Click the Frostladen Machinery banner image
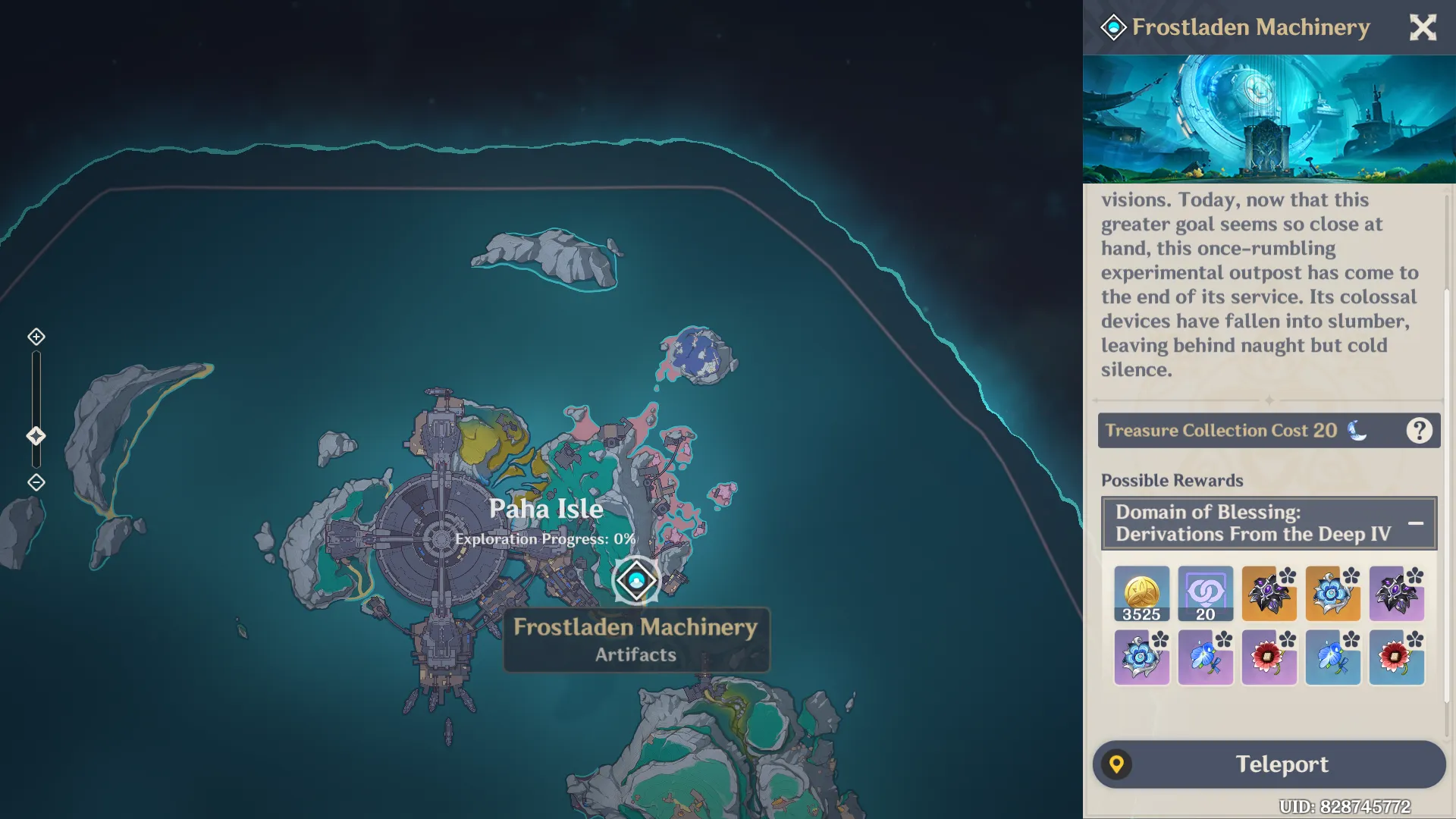 (x=1269, y=119)
